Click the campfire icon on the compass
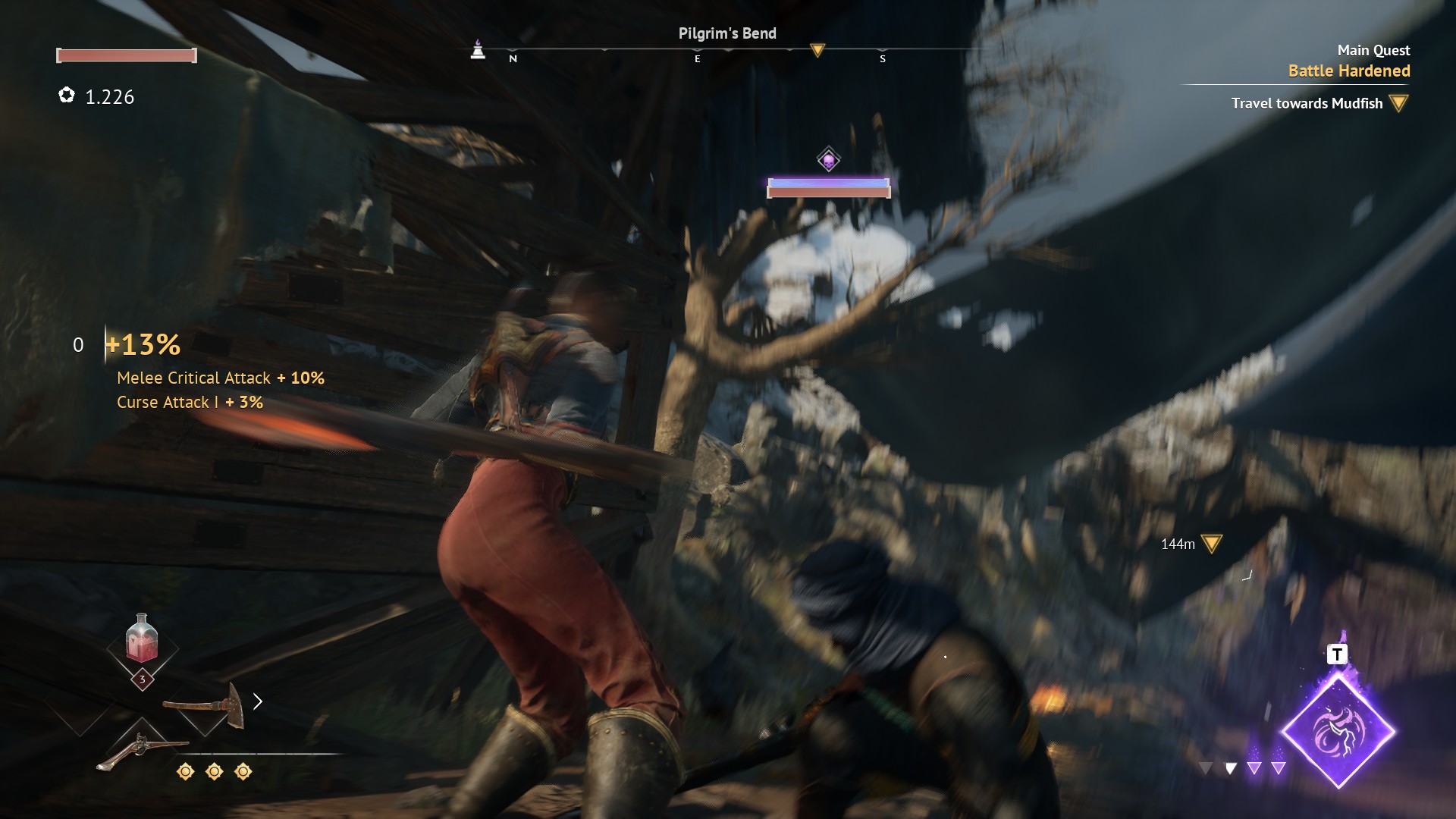1456x819 pixels. click(478, 50)
